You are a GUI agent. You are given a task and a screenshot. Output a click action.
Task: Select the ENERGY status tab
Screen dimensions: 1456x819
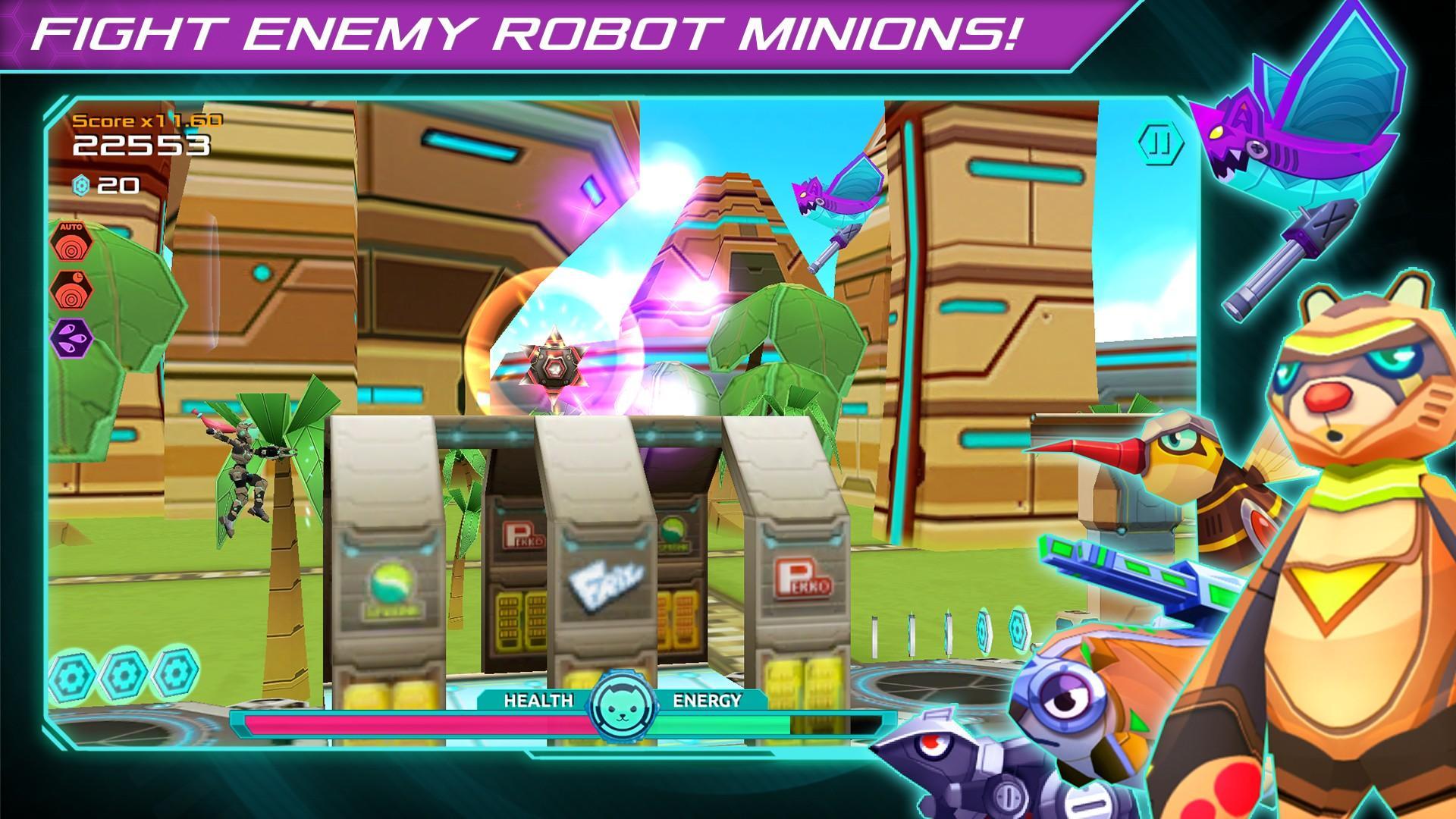tap(705, 701)
